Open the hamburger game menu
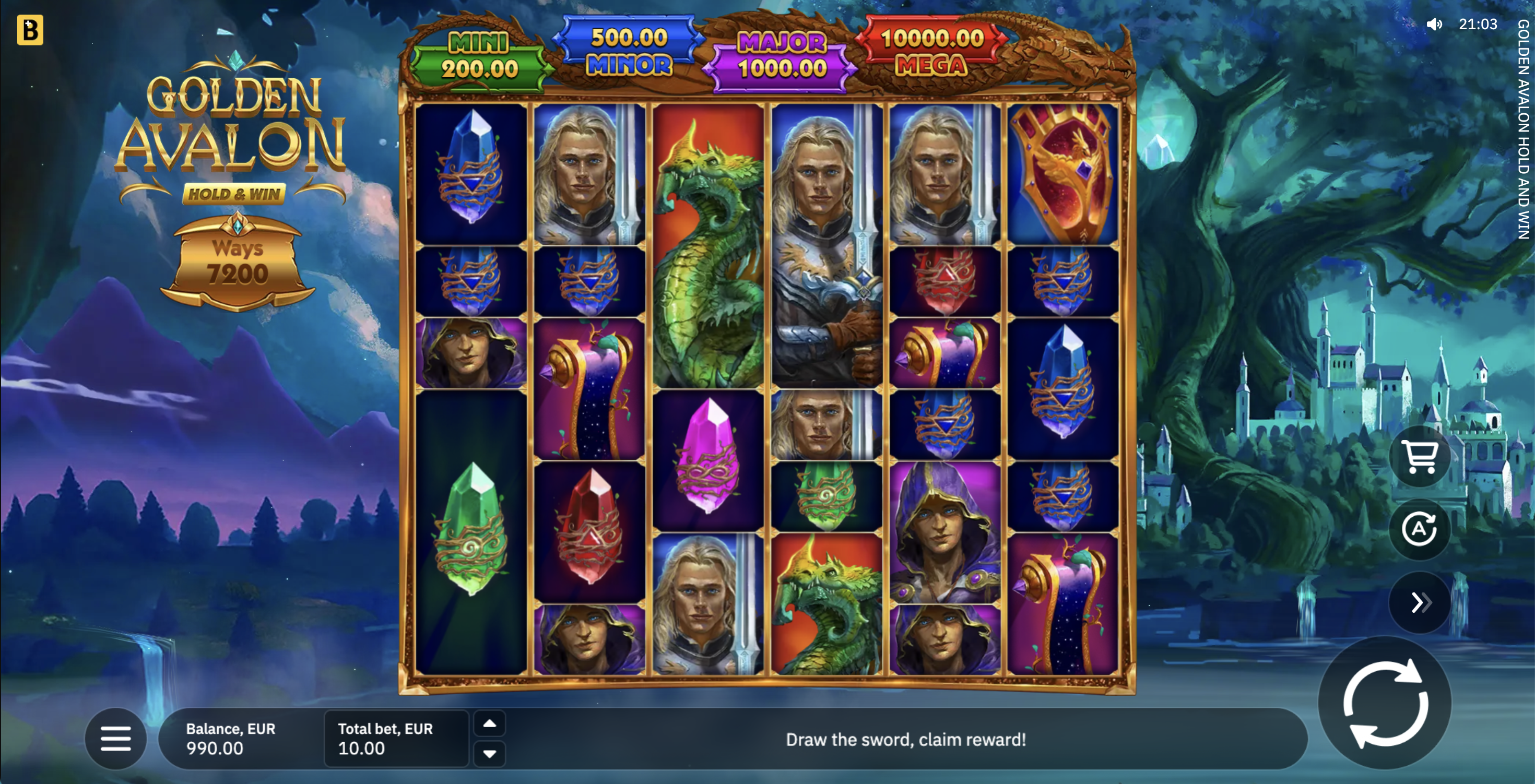The image size is (1535, 784). 115,739
